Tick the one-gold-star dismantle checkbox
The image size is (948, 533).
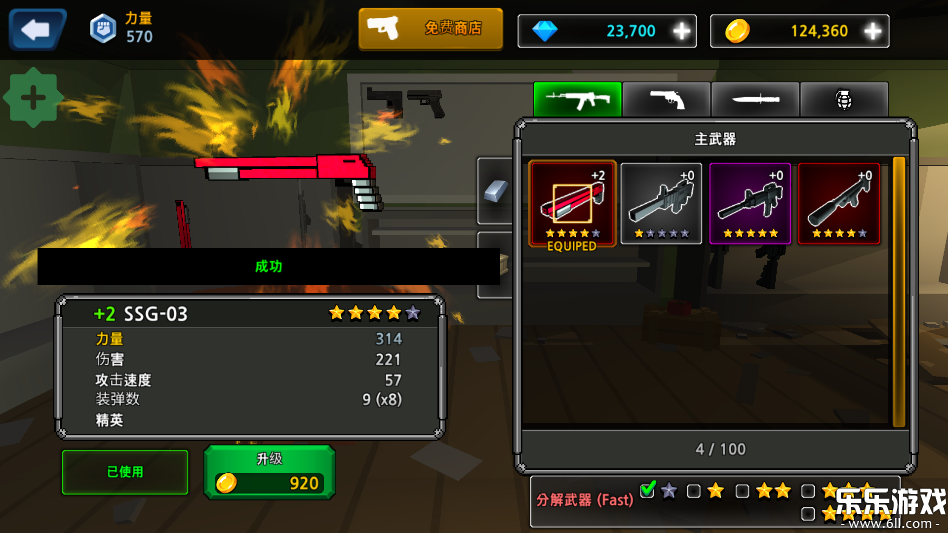pyautogui.click(x=694, y=491)
